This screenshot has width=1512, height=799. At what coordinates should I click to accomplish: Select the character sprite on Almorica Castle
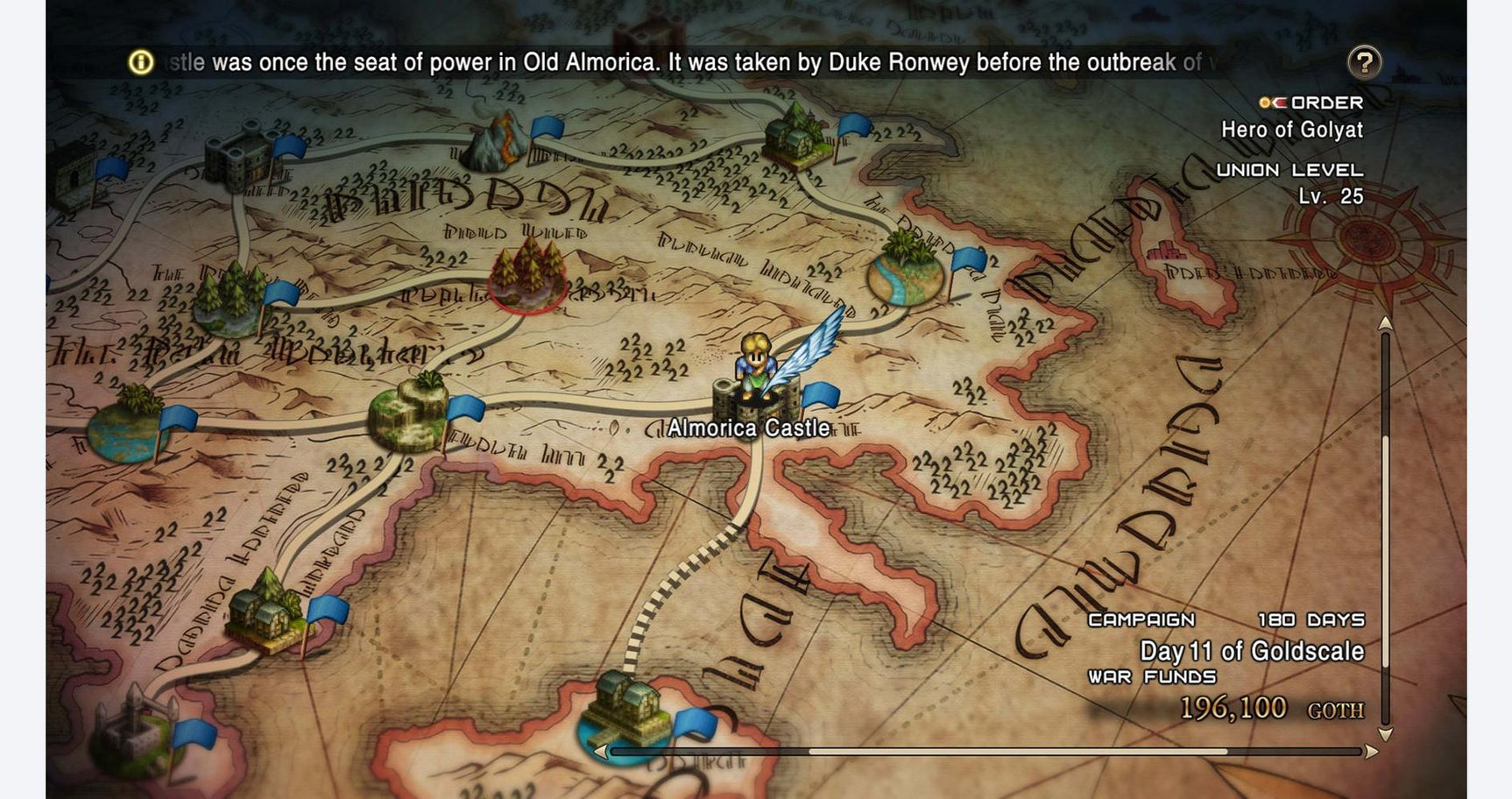click(755, 361)
